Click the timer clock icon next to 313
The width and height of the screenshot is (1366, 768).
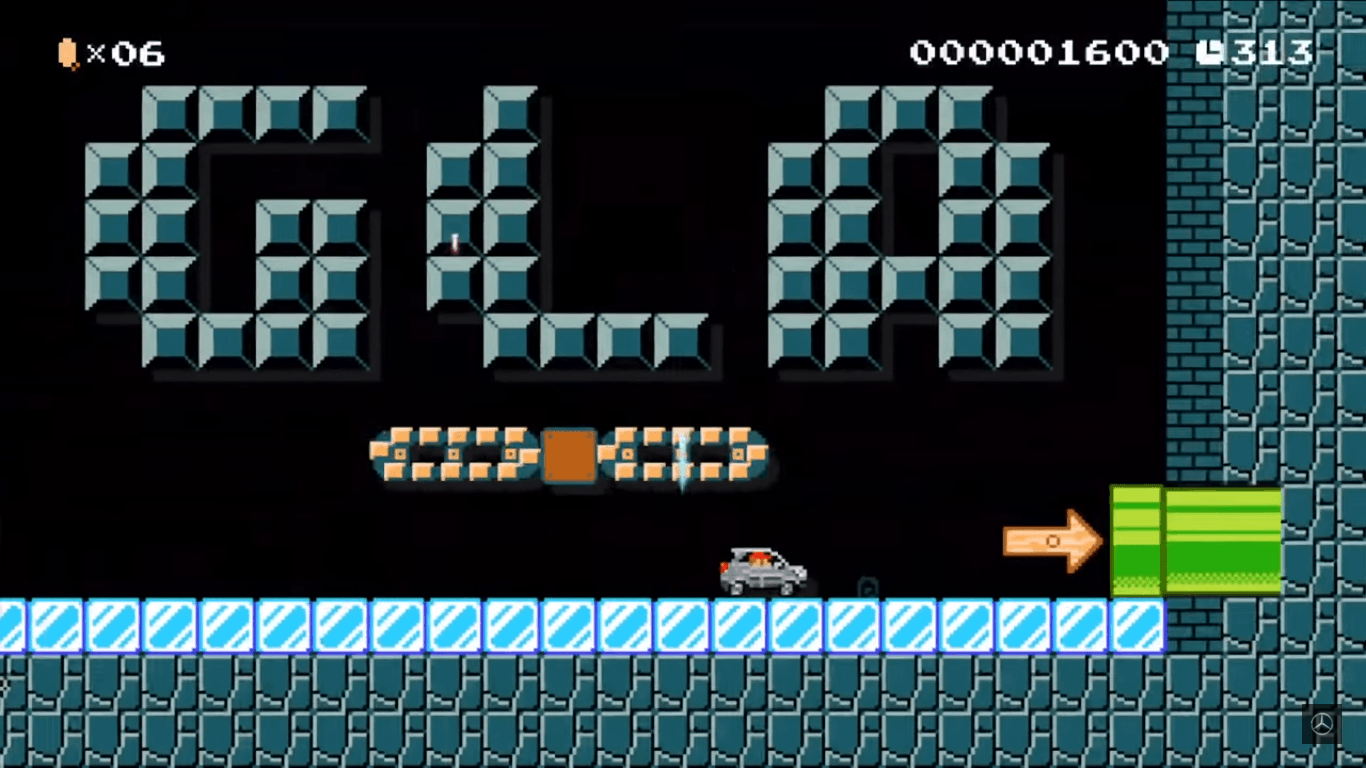coord(1210,52)
